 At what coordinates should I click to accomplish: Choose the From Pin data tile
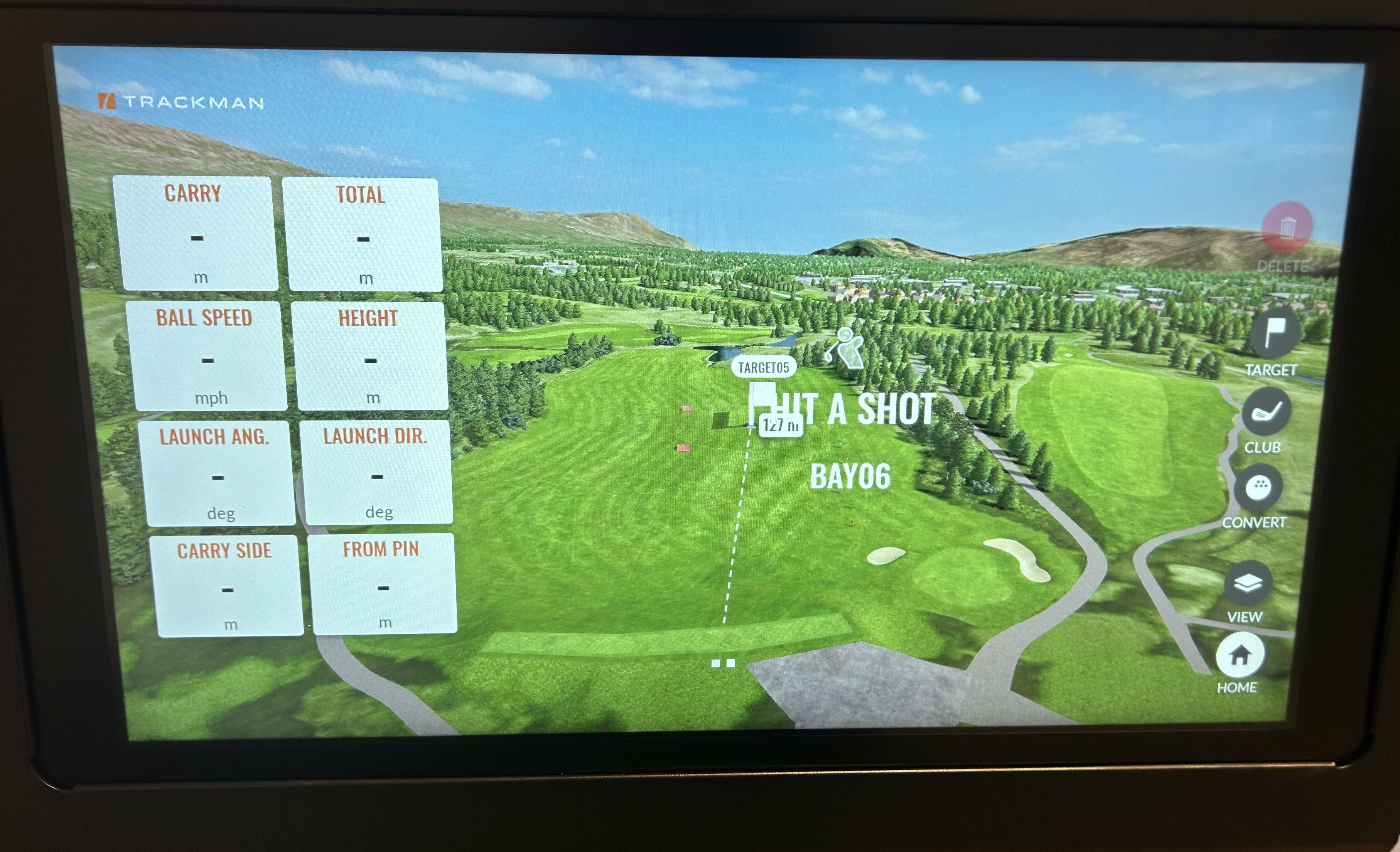pyautogui.click(x=383, y=584)
